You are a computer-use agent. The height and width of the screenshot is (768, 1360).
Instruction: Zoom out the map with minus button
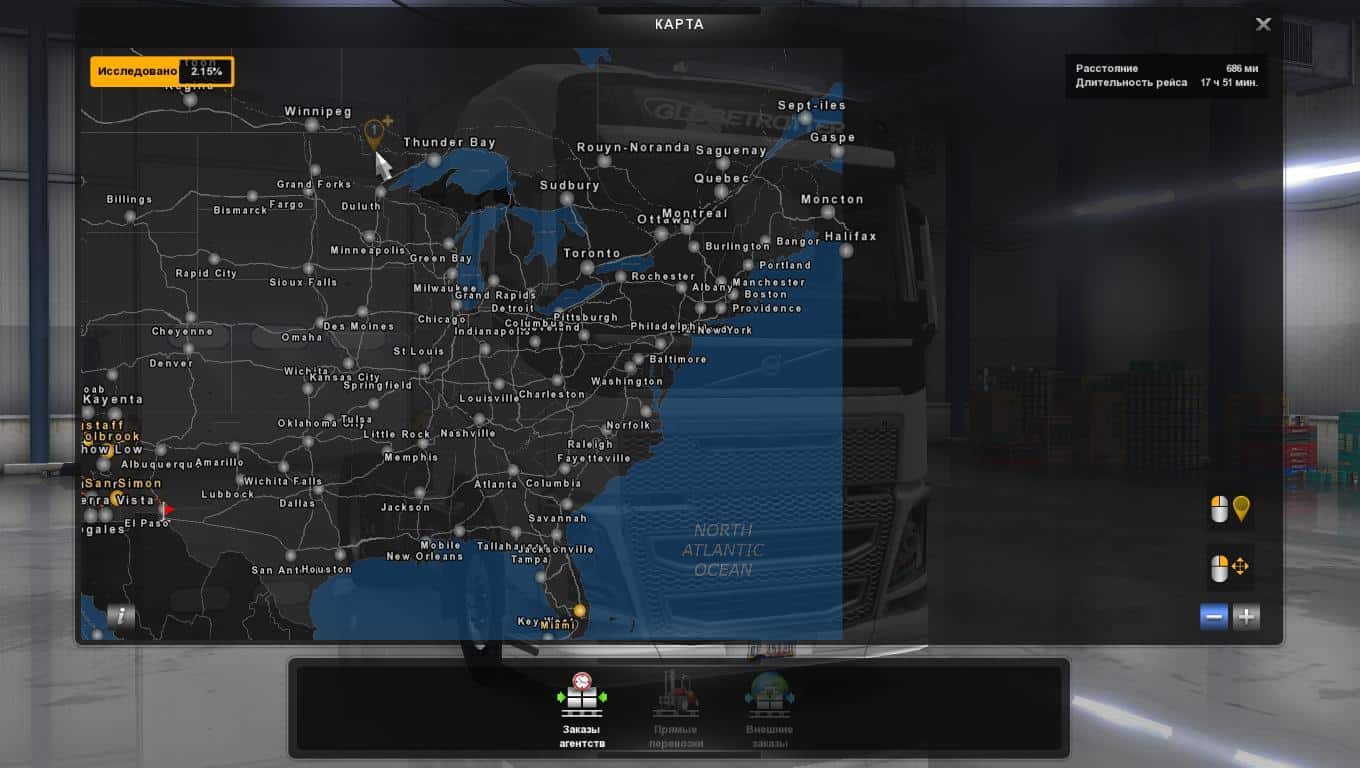[x=1214, y=617]
